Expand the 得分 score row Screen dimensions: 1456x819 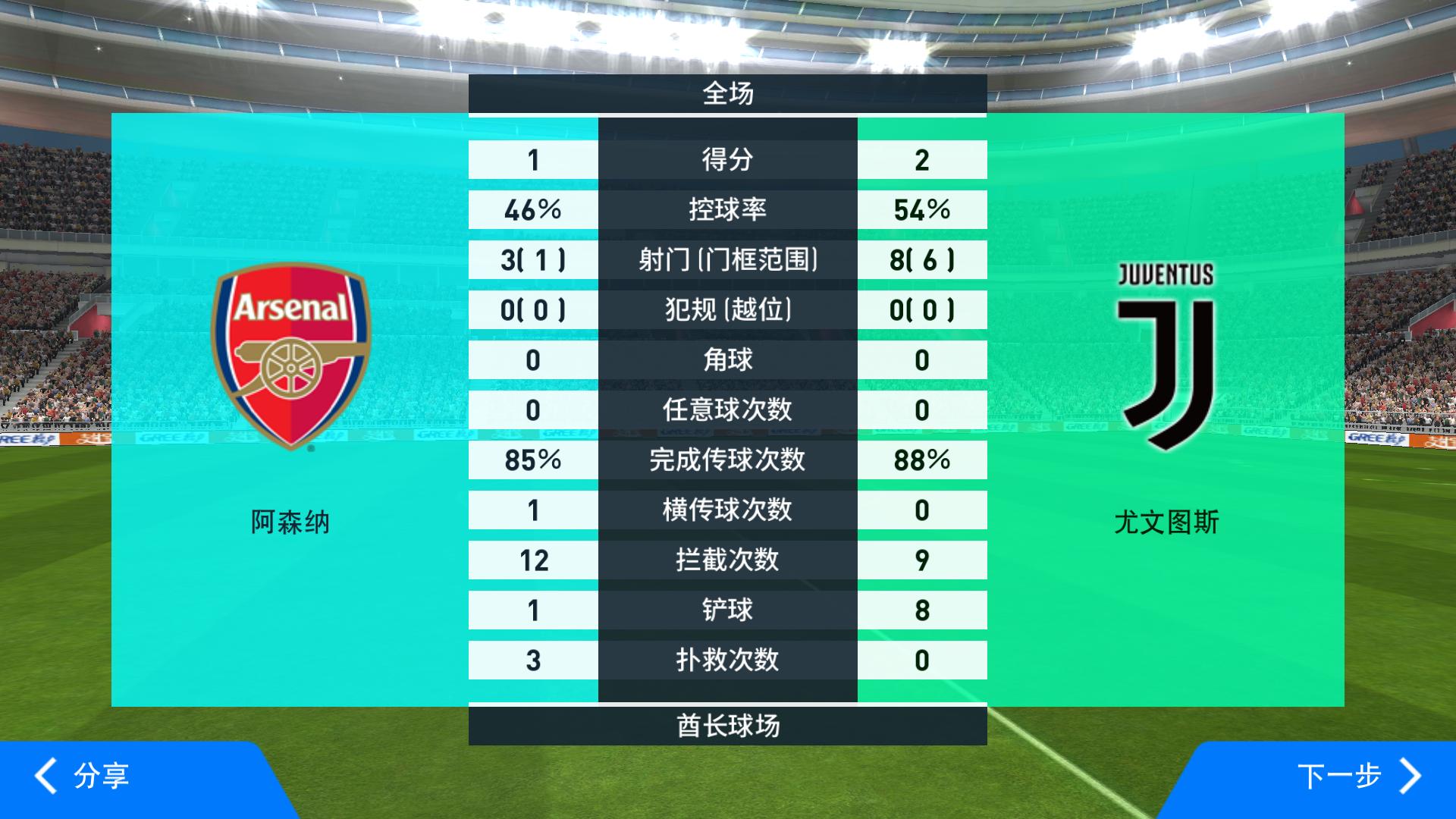[x=726, y=159]
